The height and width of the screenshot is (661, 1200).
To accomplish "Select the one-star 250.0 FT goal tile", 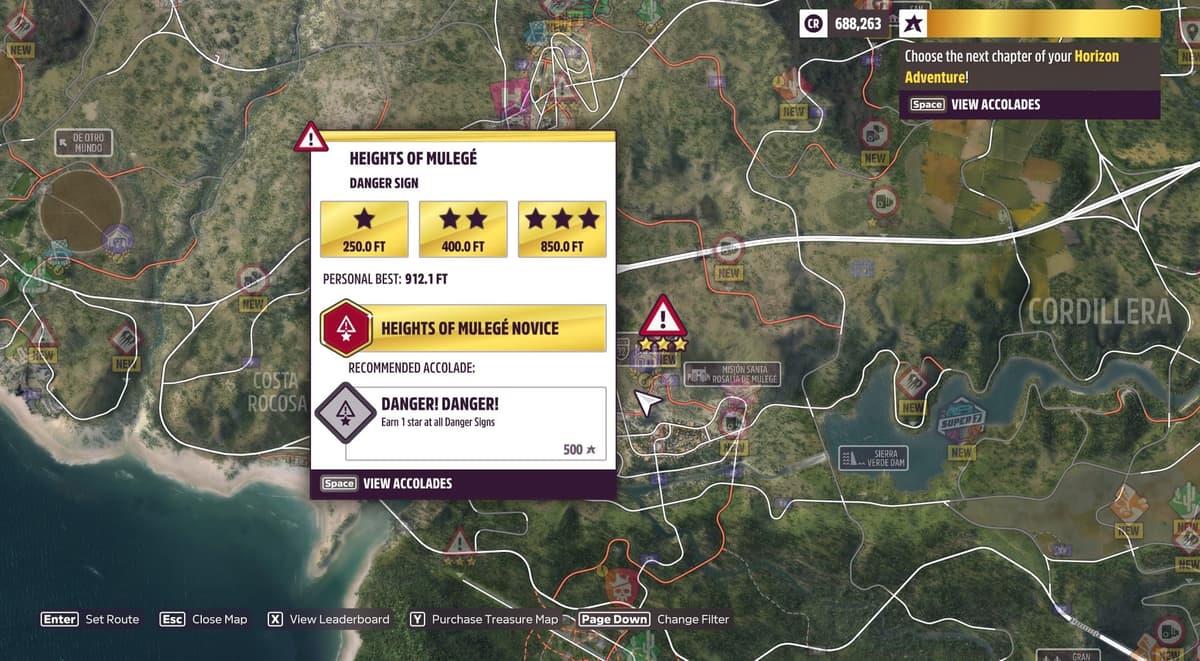I will (364, 229).
